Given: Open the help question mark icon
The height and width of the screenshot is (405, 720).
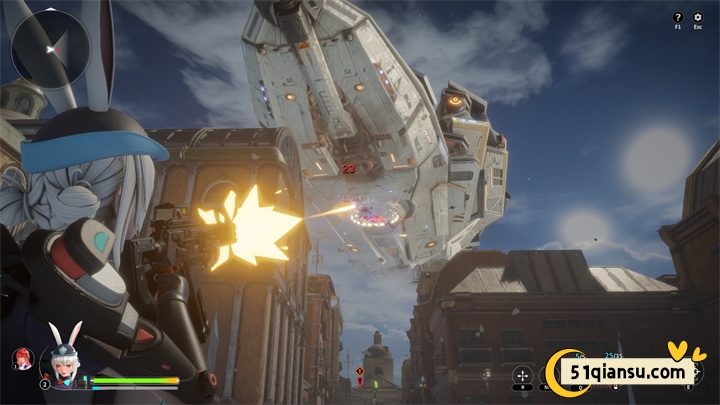Looking at the screenshot, I should [678, 17].
